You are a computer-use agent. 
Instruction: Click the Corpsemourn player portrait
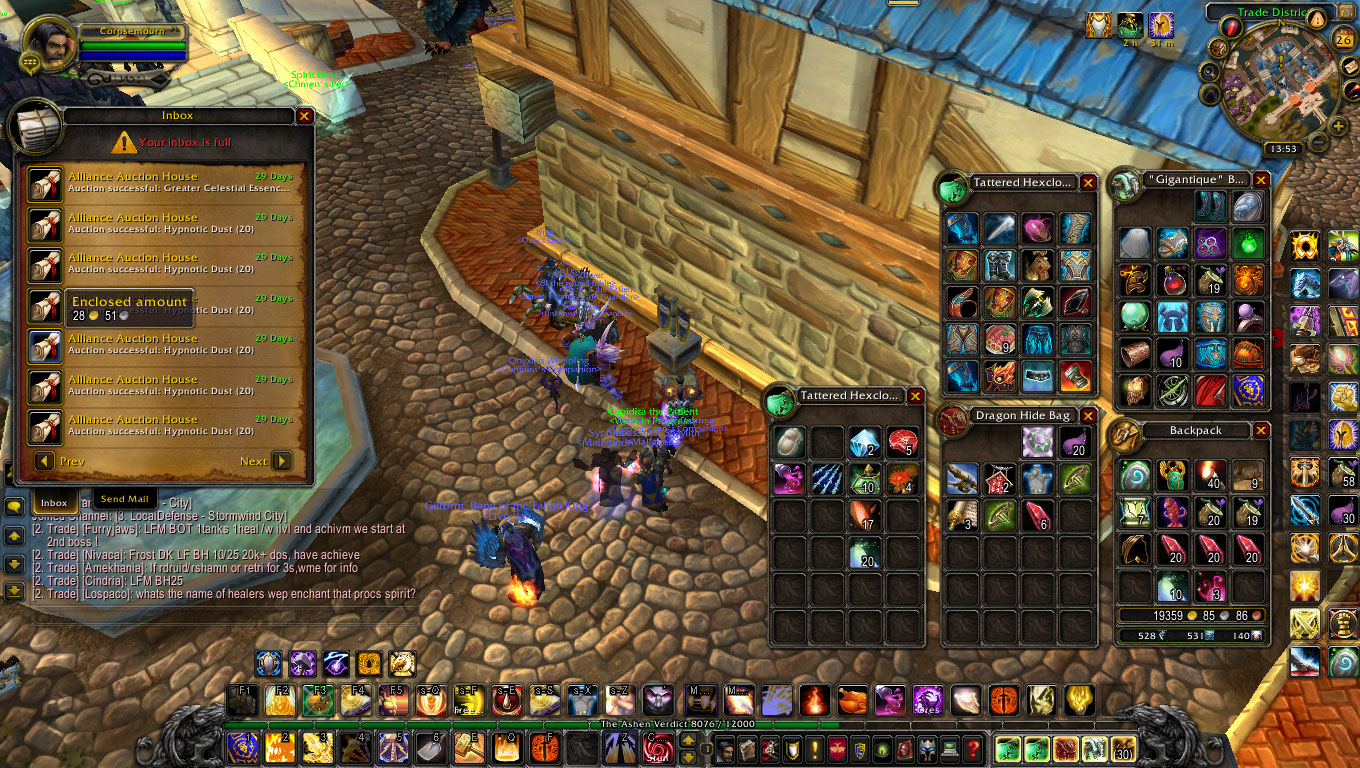click(46, 45)
